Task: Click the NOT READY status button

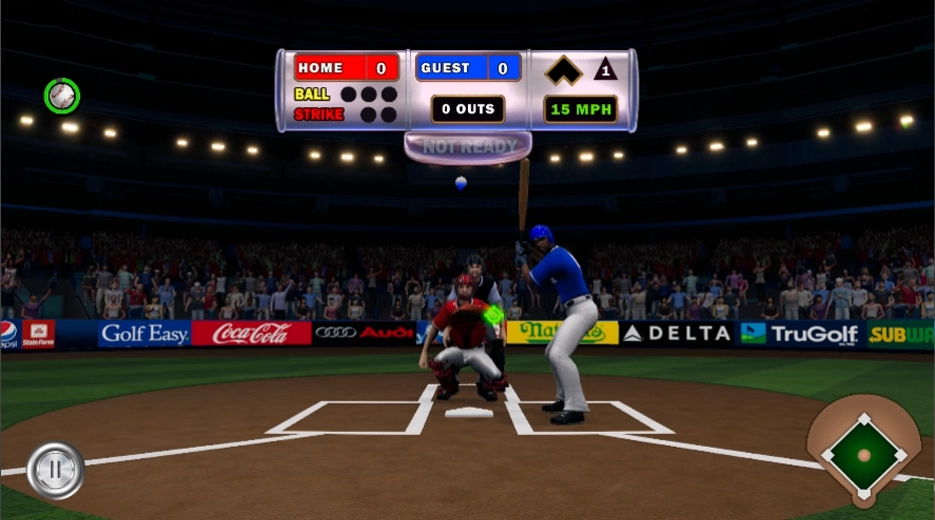Action: tap(468, 147)
